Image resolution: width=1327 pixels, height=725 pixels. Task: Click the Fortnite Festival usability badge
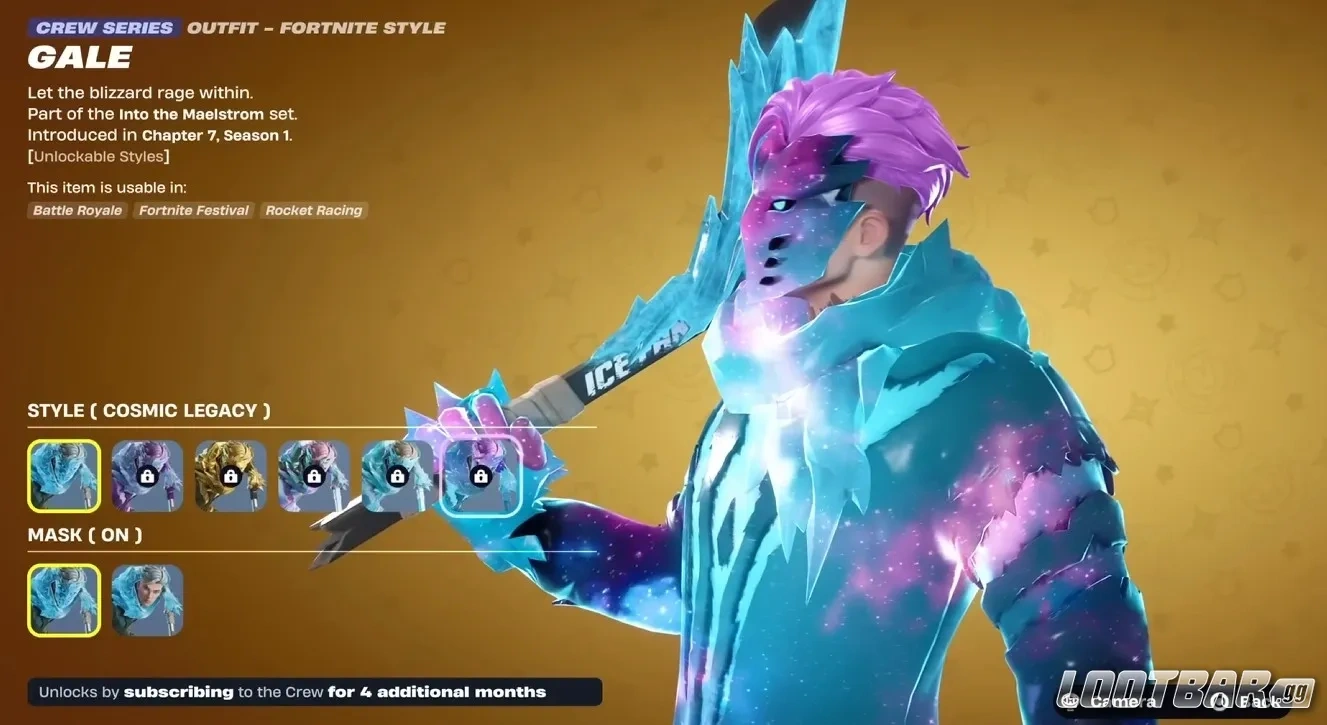[193, 210]
